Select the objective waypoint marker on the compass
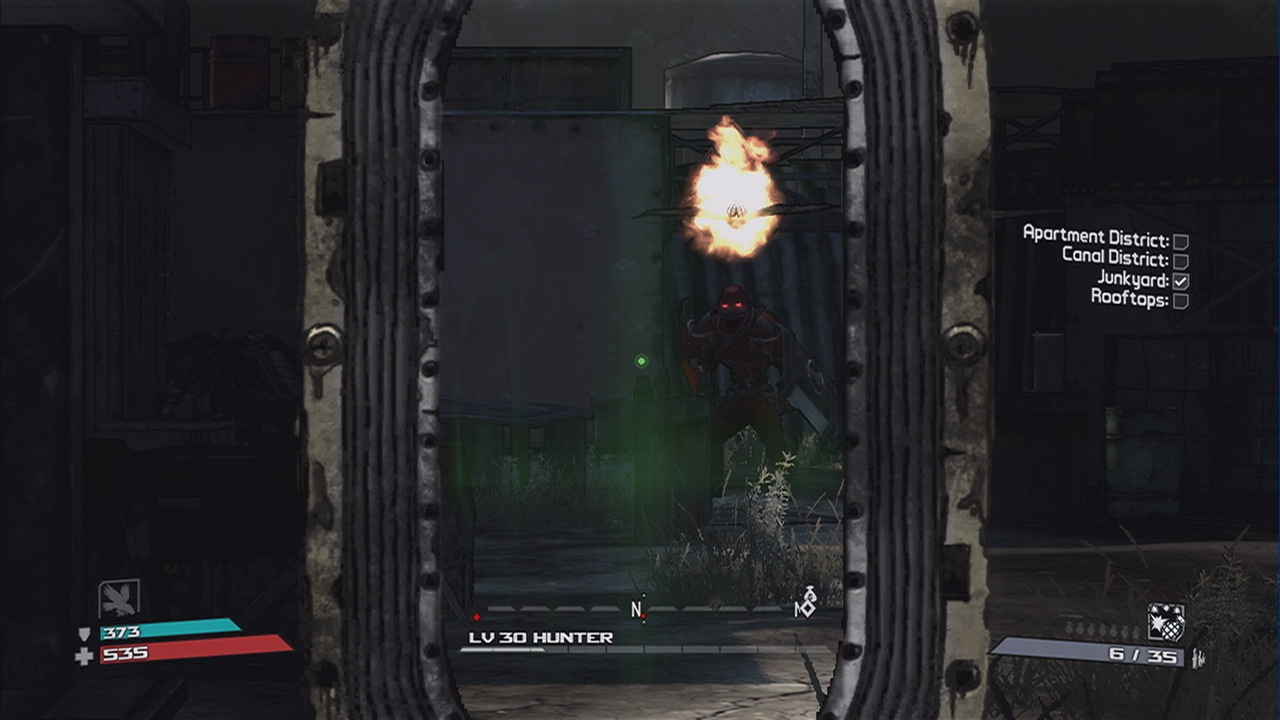 (x=804, y=604)
